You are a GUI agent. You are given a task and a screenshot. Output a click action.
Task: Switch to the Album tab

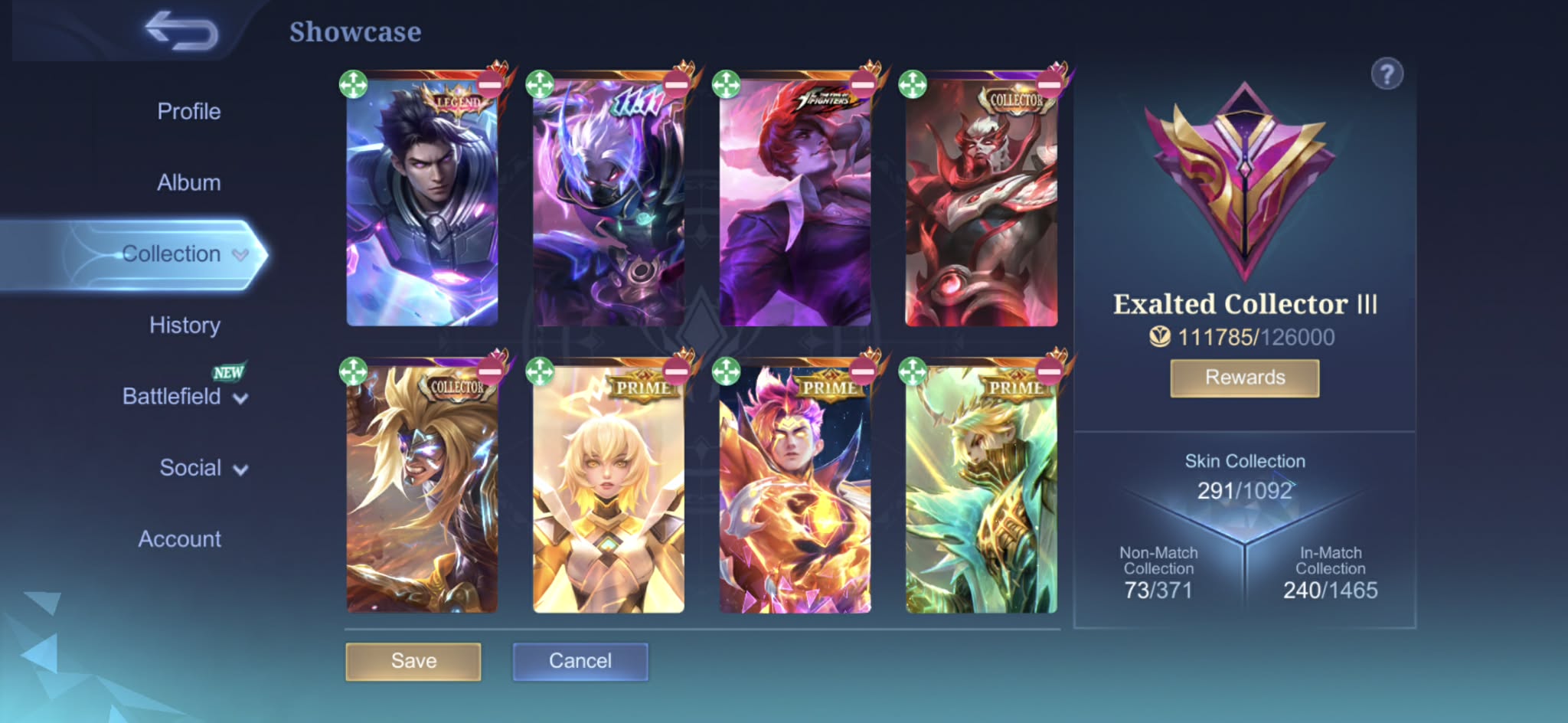click(x=188, y=183)
